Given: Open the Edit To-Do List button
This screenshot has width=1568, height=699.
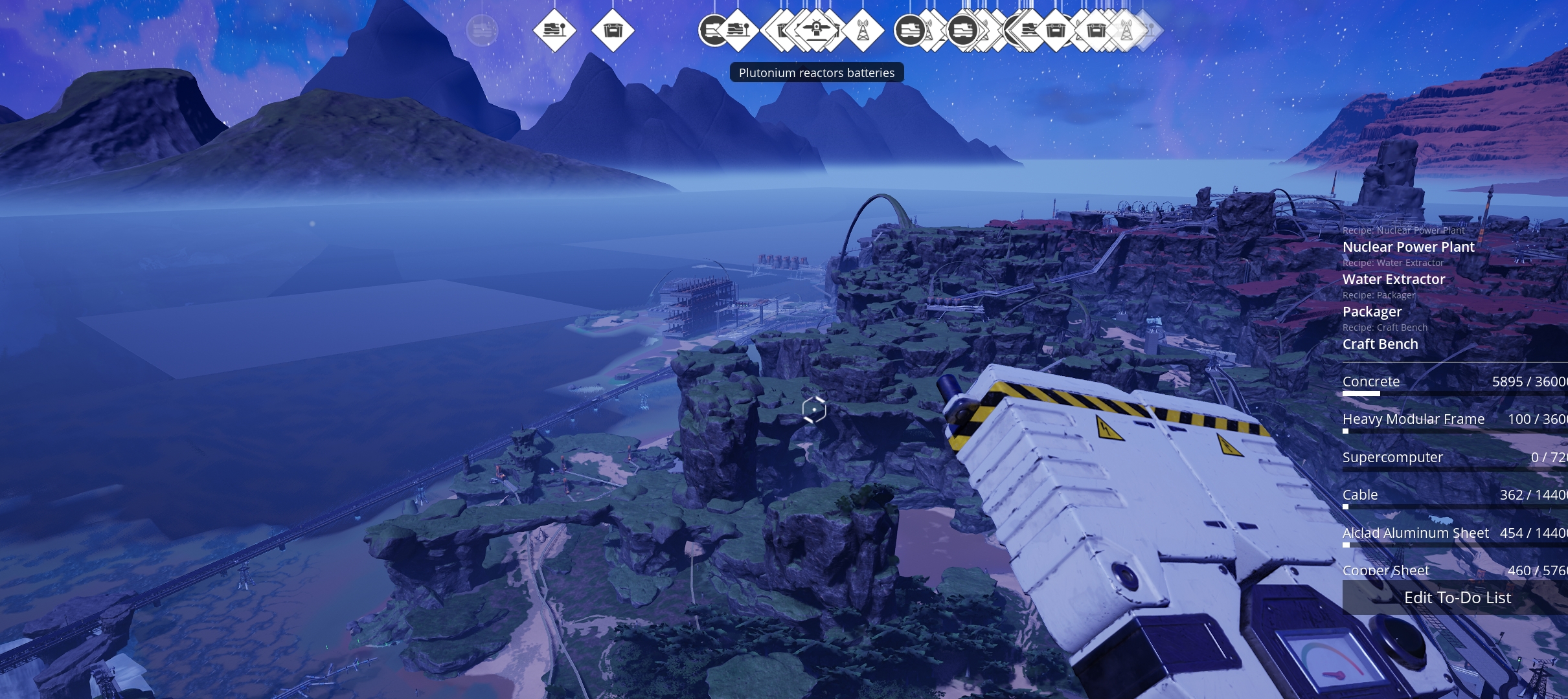Looking at the screenshot, I should tap(1457, 597).
